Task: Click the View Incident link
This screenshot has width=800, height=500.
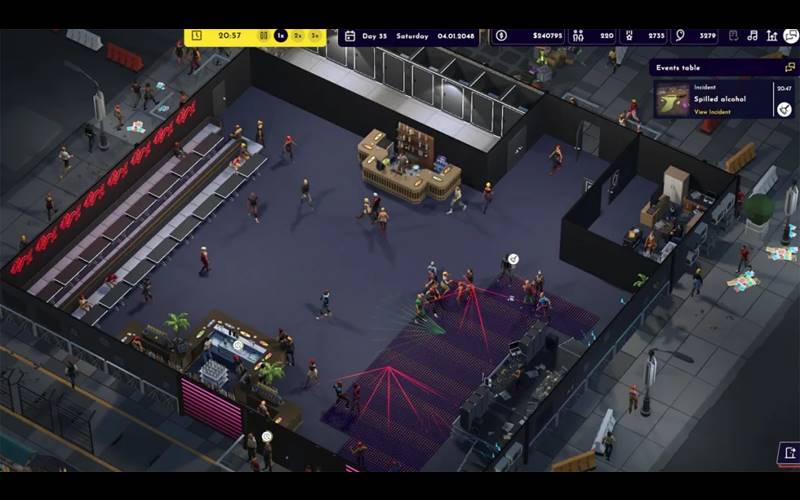Action: pyautogui.click(x=712, y=112)
